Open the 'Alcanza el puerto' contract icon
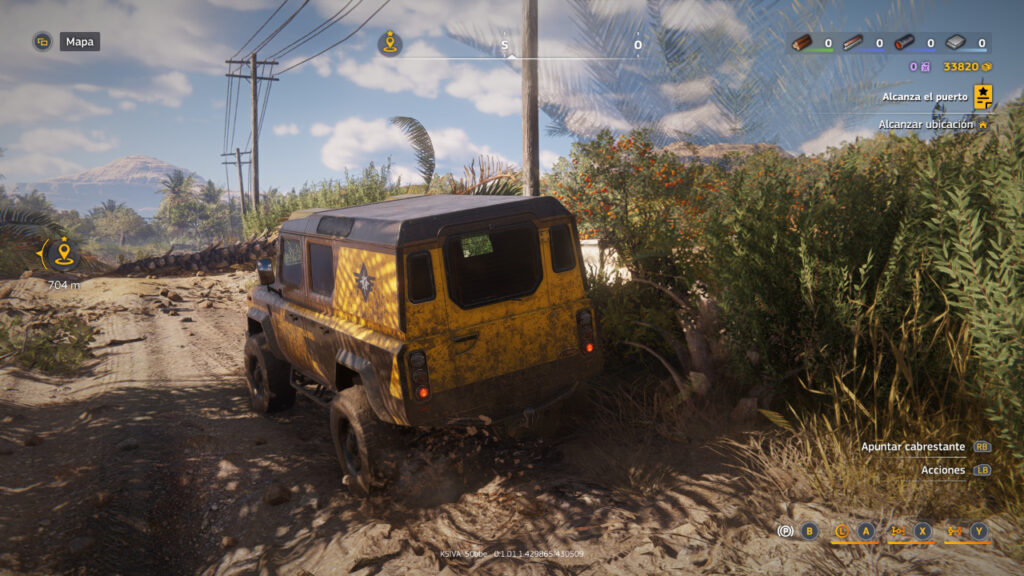Image resolution: width=1024 pixels, height=576 pixels. [983, 96]
